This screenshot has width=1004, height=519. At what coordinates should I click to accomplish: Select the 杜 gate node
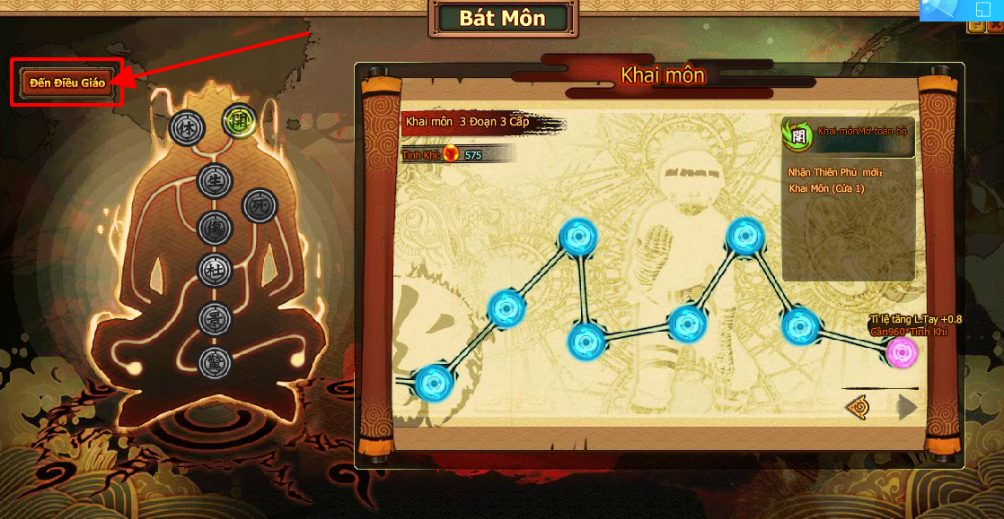click(x=214, y=269)
